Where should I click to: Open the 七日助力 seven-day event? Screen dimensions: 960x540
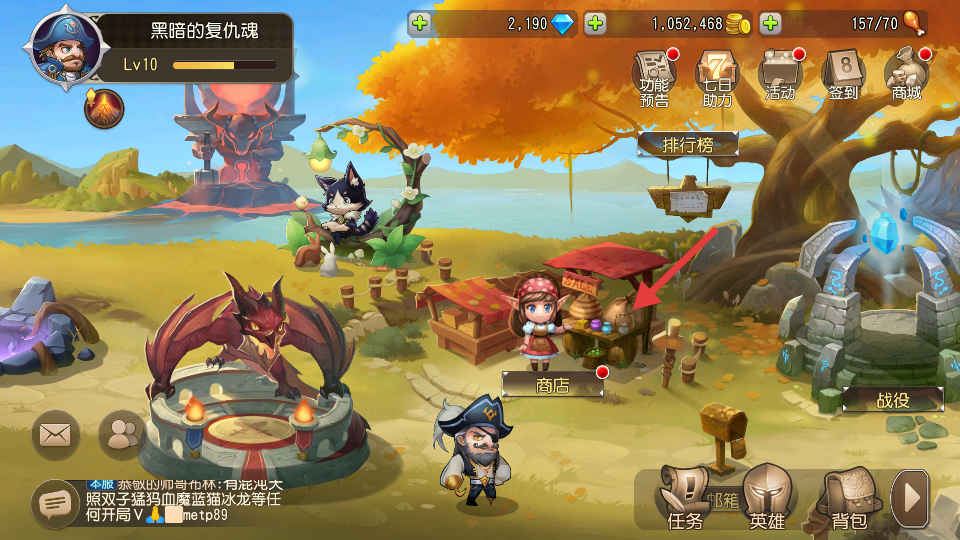717,76
